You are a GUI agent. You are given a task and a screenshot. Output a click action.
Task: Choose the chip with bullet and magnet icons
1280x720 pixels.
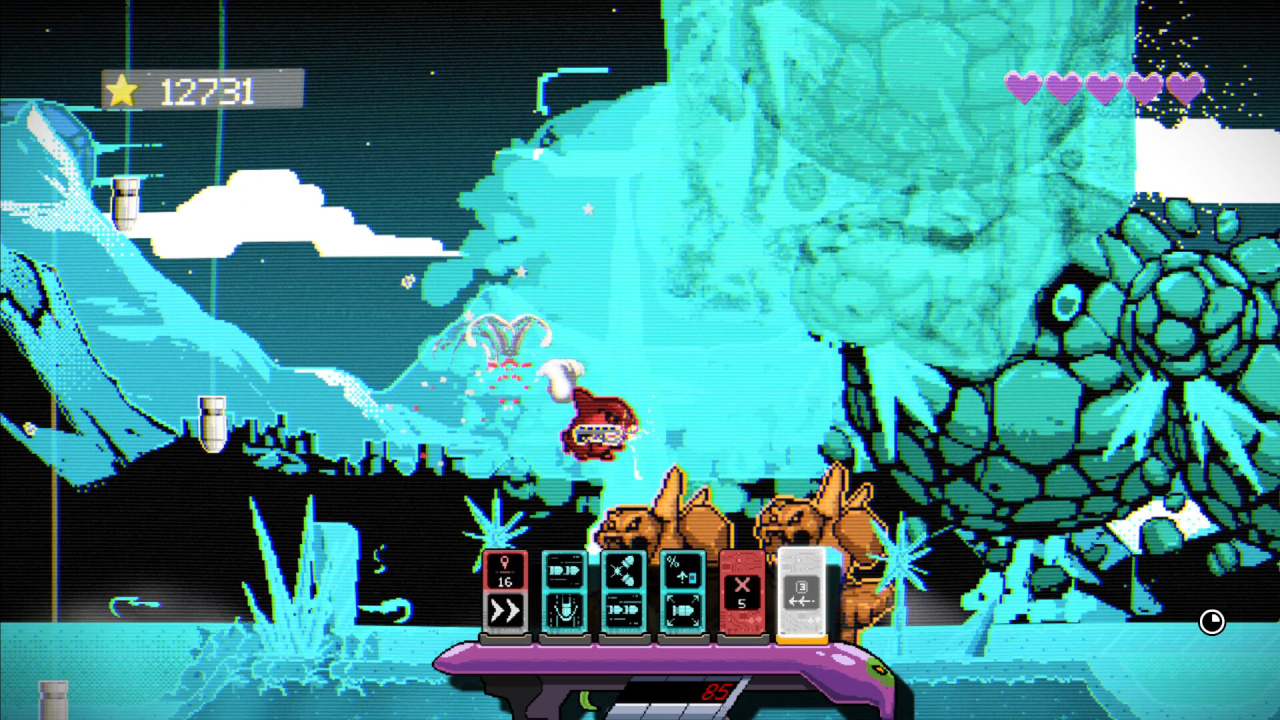tap(564, 593)
